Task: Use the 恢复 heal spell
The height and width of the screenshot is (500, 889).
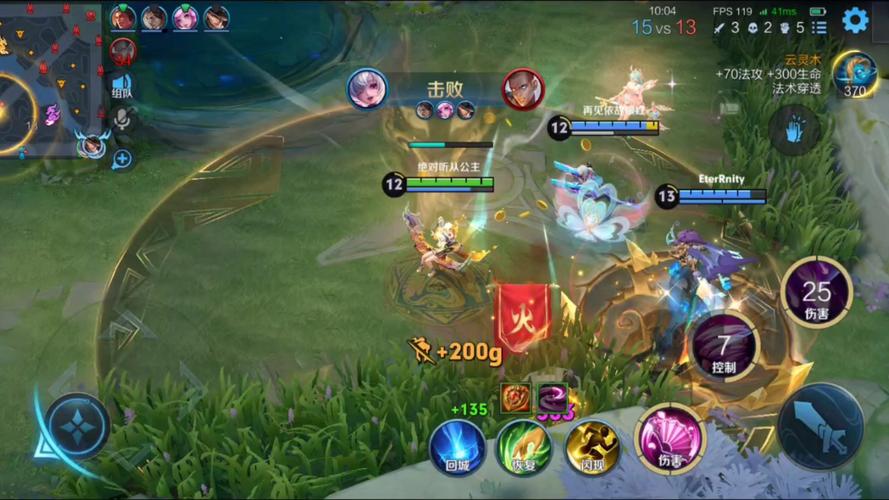Action: point(524,446)
